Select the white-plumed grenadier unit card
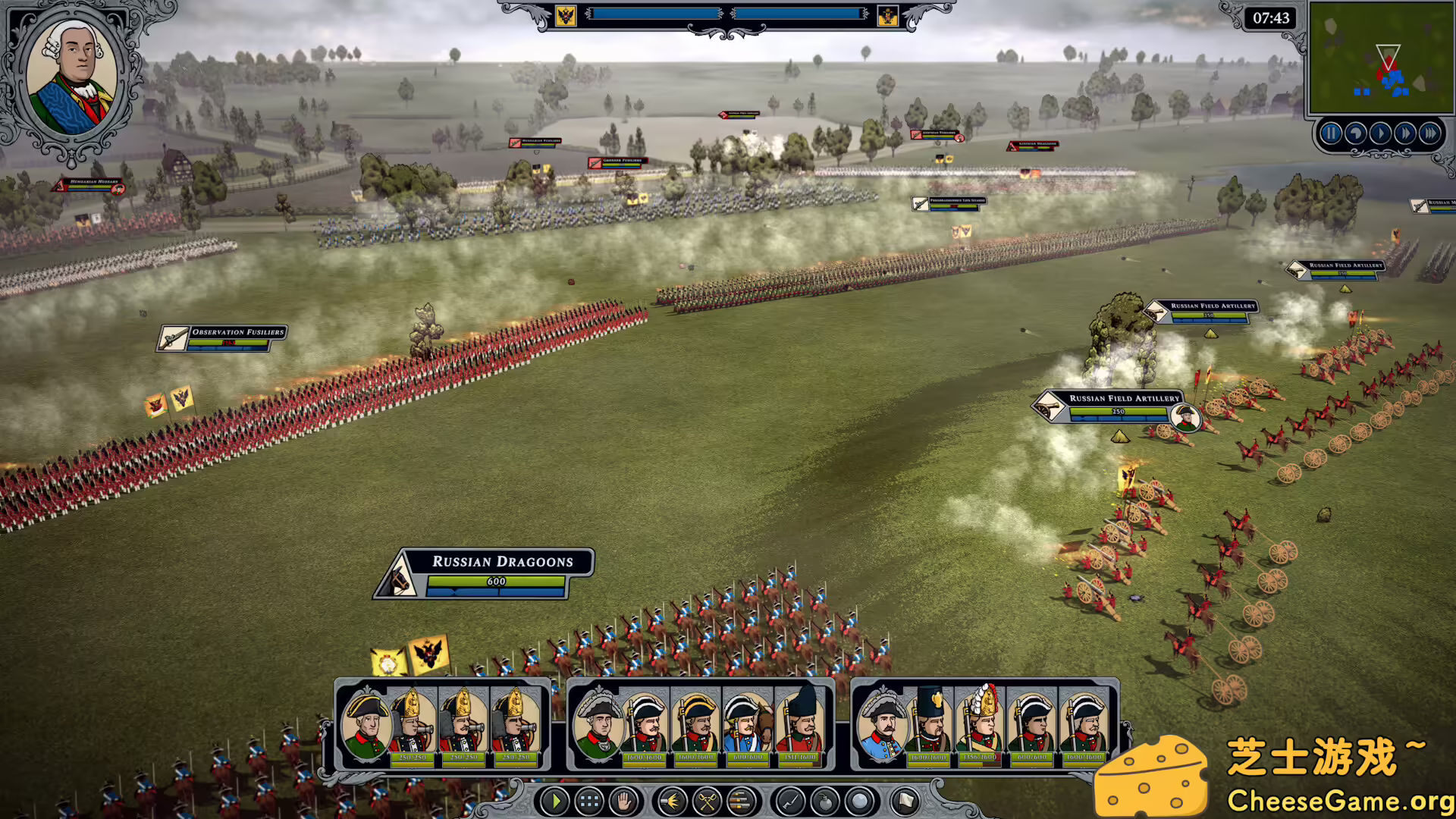This screenshot has width=1456, height=819. click(x=980, y=725)
